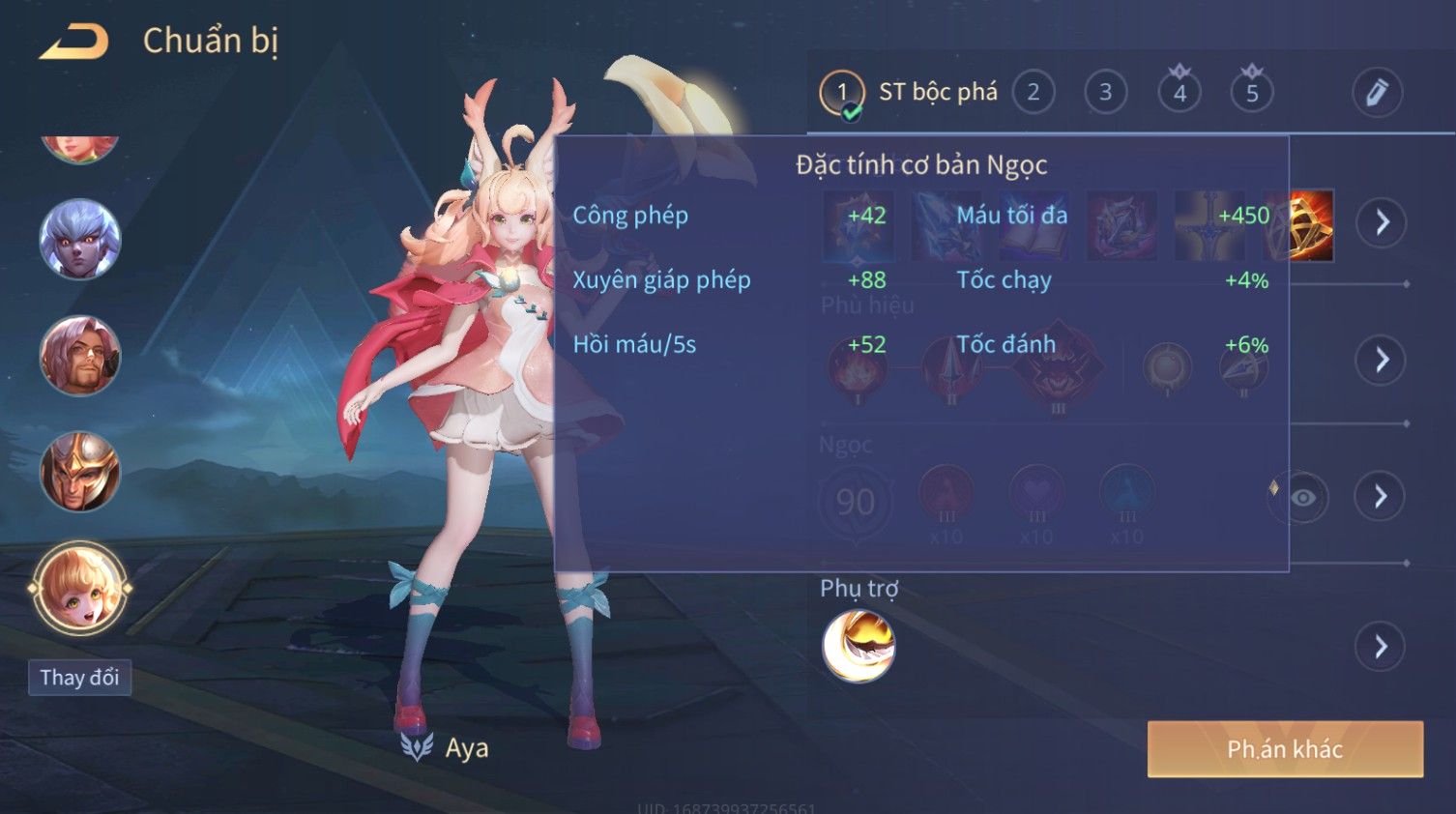The image size is (1456, 814).
Task: Switch to loadout preset 3
Action: click(x=1105, y=93)
